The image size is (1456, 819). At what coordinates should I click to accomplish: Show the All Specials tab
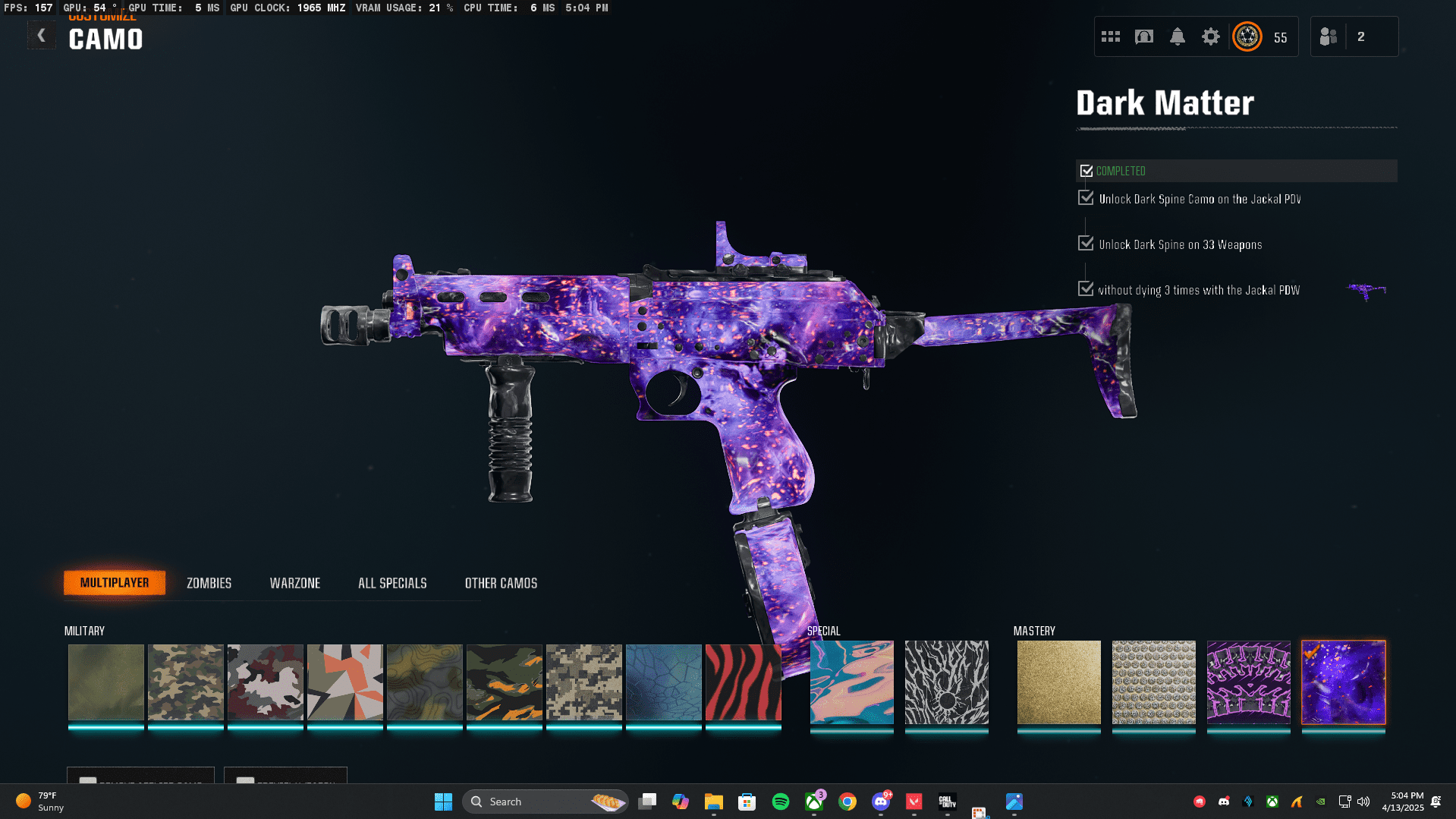tap(392, 583)
